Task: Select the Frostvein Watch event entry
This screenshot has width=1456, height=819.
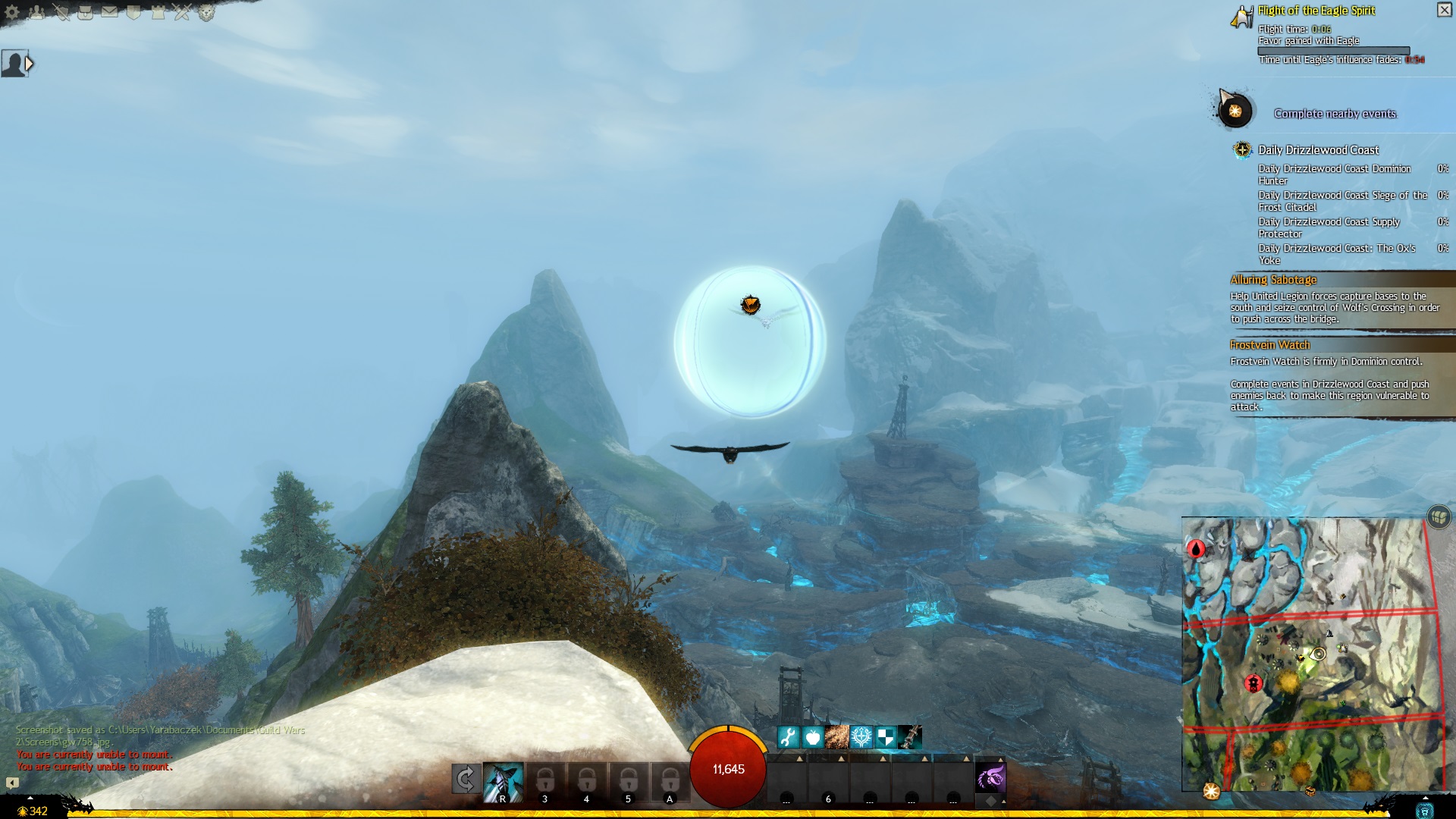Action: pos(1269,345)
